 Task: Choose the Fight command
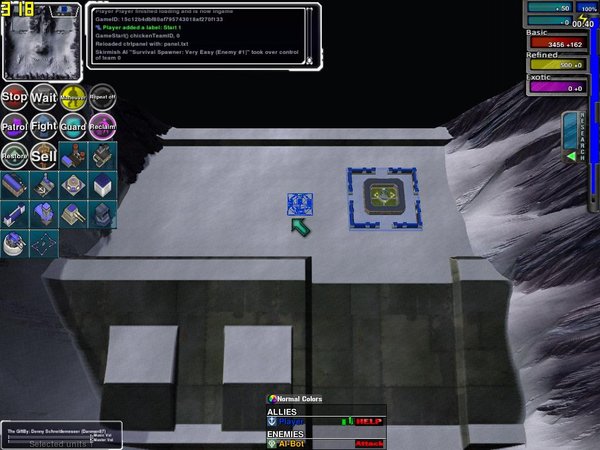pyautogui.click(x=43, y=127)
